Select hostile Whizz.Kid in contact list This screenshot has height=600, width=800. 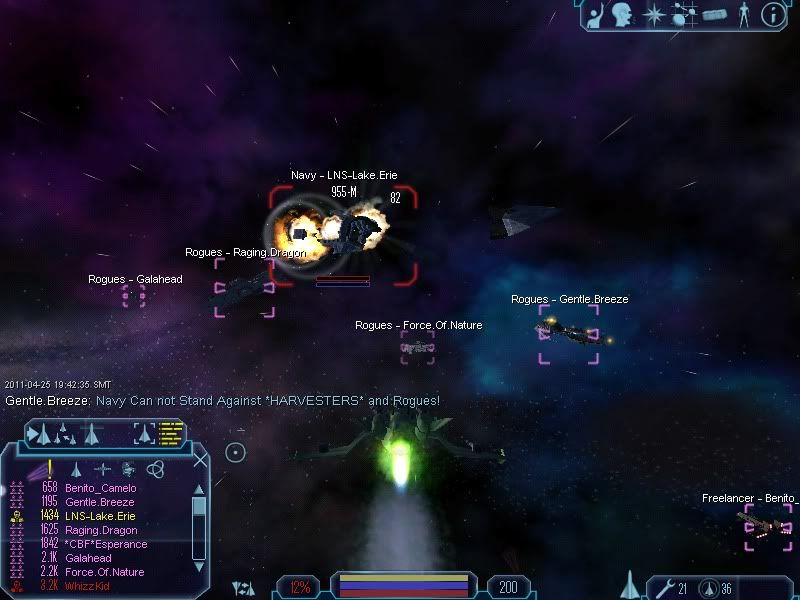pyautogui.click(x=88, y=586)
